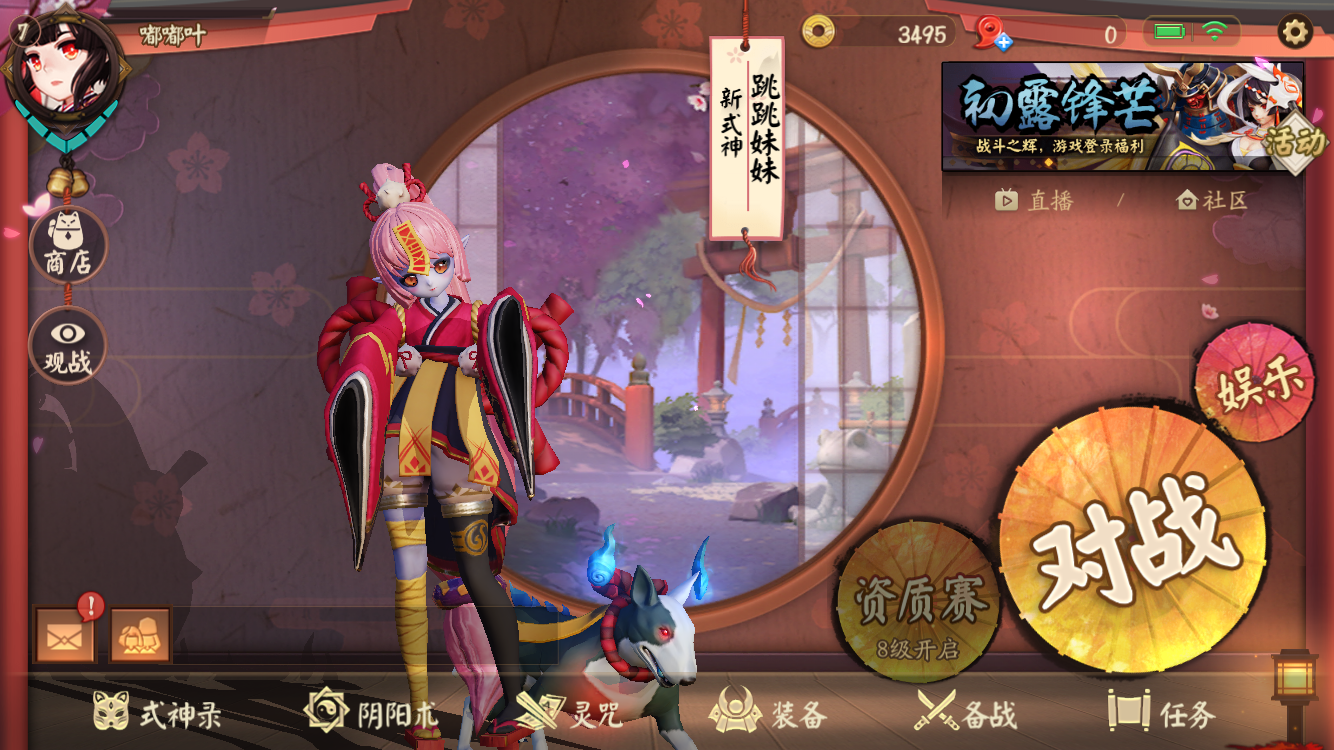Open the 装备 equipment screen
Screen dimensions: 1334x750
pos(772,714)
